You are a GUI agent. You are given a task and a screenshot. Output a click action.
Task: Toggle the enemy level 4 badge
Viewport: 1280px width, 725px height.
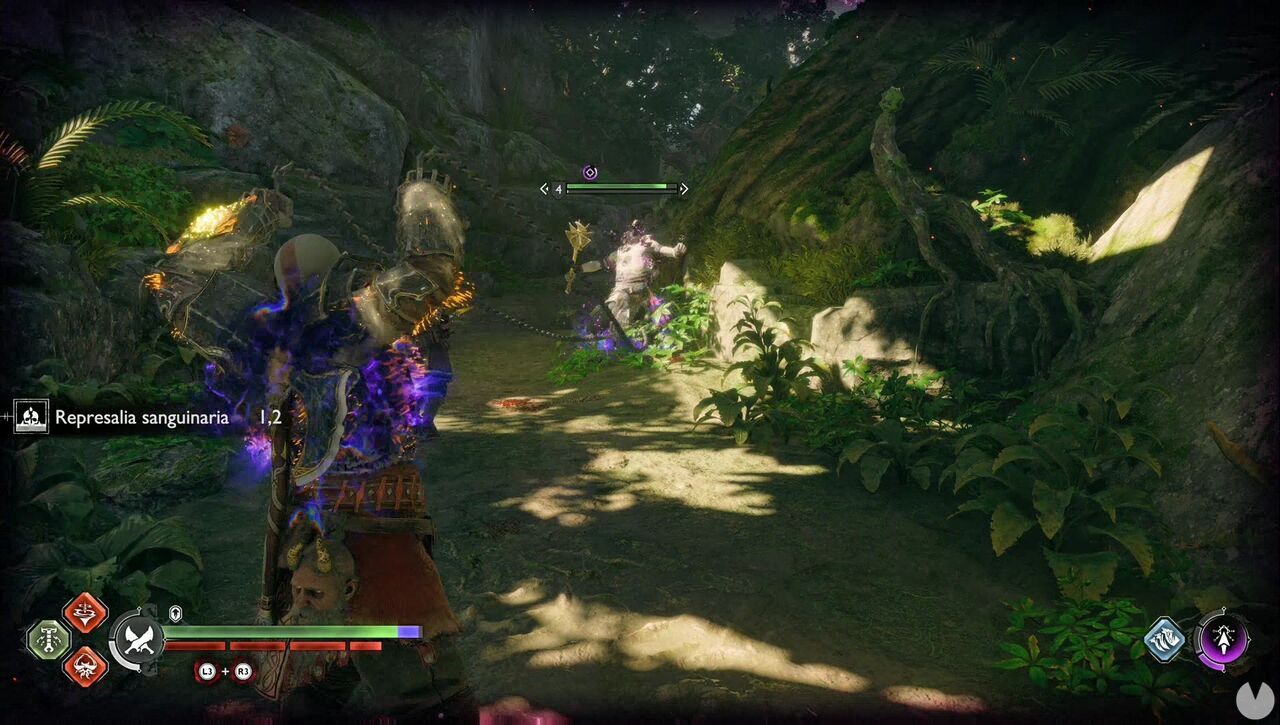click(x=559, y=188)
